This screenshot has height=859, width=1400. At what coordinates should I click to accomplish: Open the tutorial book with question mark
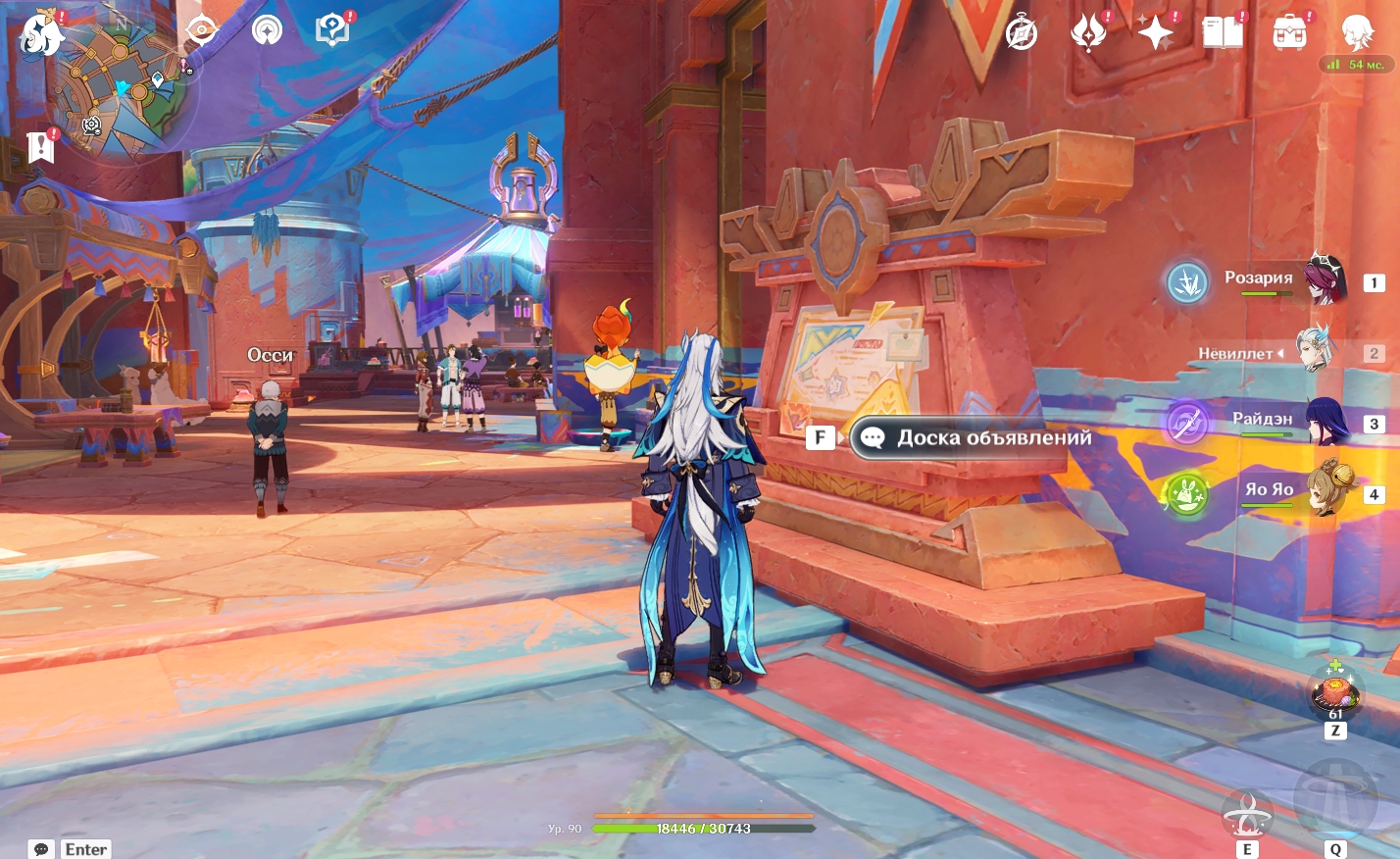[x=332, y=30]
